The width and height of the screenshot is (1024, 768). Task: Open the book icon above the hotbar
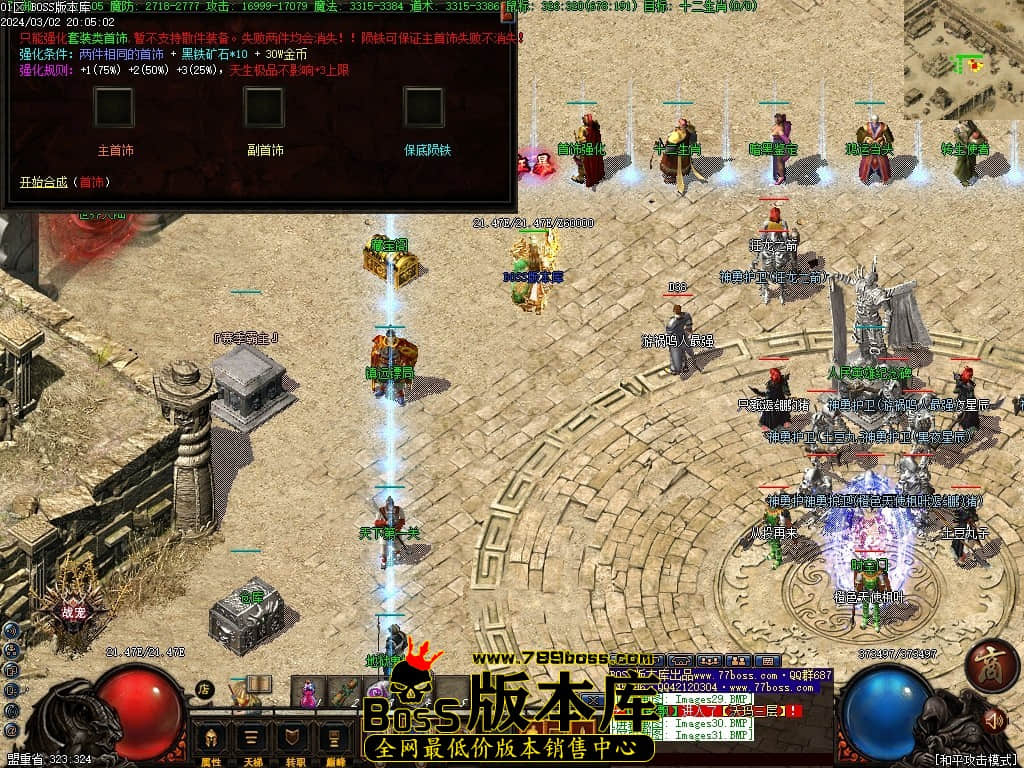tap(258, 684)
